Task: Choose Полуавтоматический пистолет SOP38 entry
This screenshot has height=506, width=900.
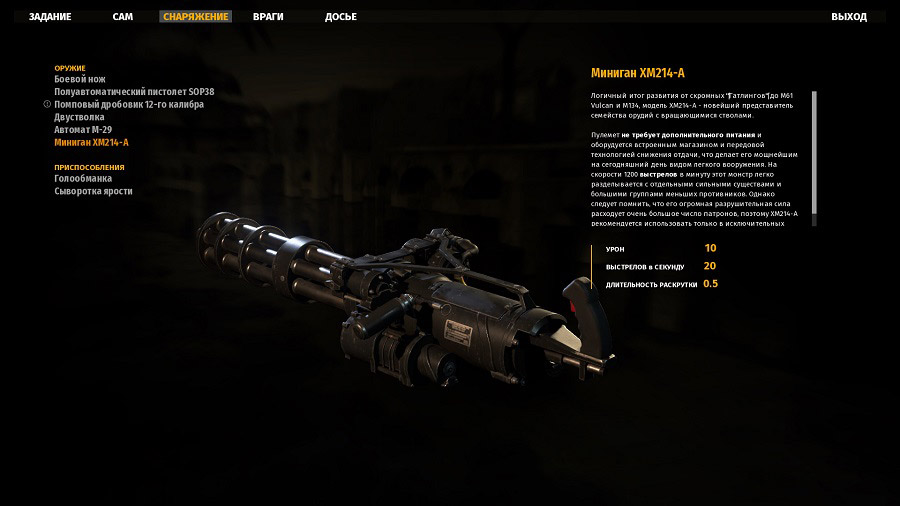Action: (x=134, y=92)
